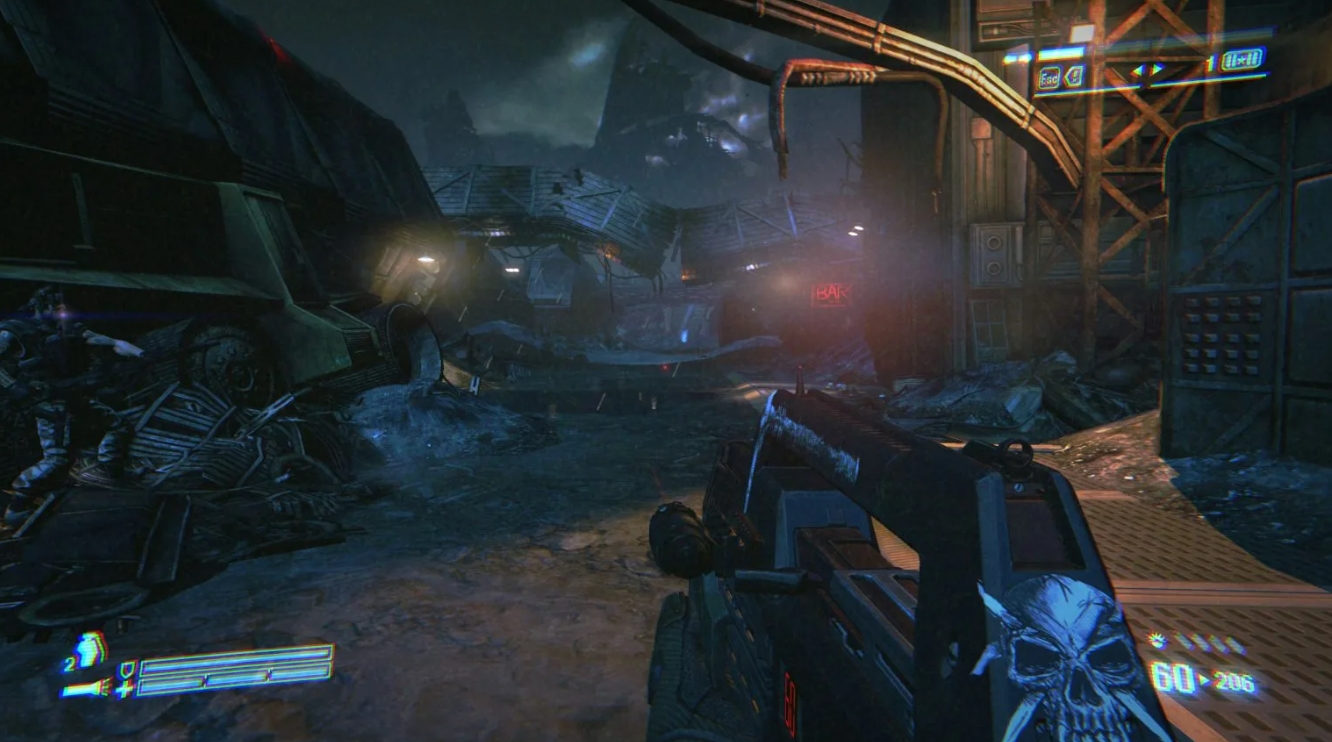Click the right arrow of the weapon selector
This screenshot has height=742, width=1332.
(1157, 68)
